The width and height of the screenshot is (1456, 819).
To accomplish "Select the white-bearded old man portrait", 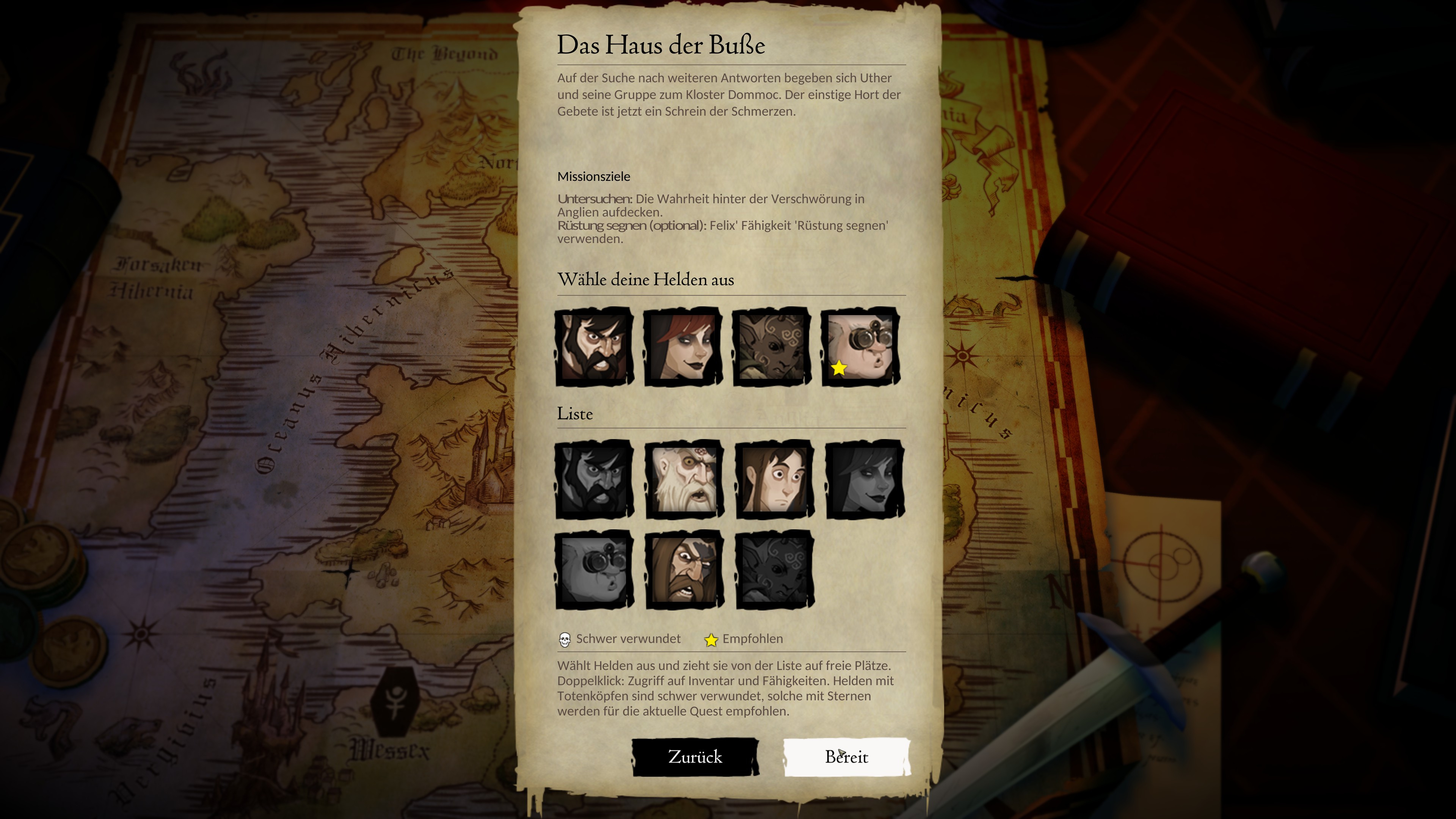I will pyautogui.click(x=684, y=479).
